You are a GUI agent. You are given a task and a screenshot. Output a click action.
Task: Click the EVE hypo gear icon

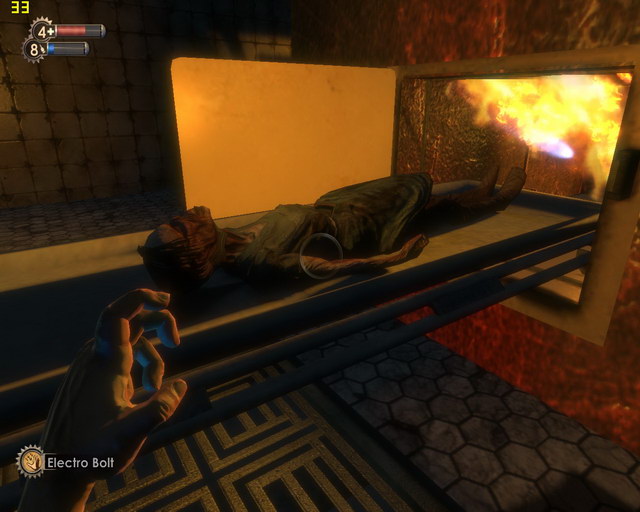coord(35,49)
